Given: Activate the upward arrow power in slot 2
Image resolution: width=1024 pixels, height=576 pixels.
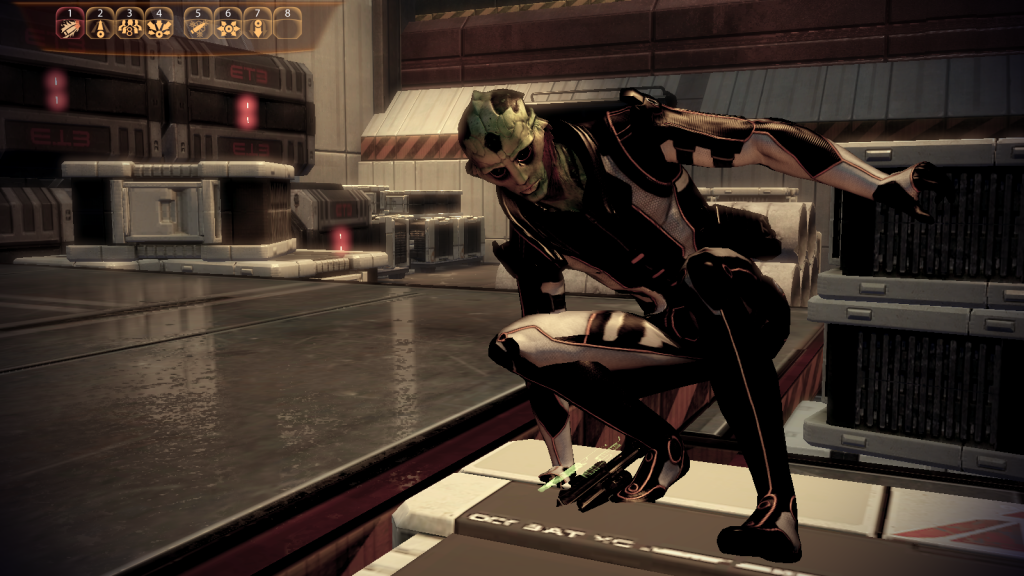Looking at the screenshot, I should pos(99,24).
